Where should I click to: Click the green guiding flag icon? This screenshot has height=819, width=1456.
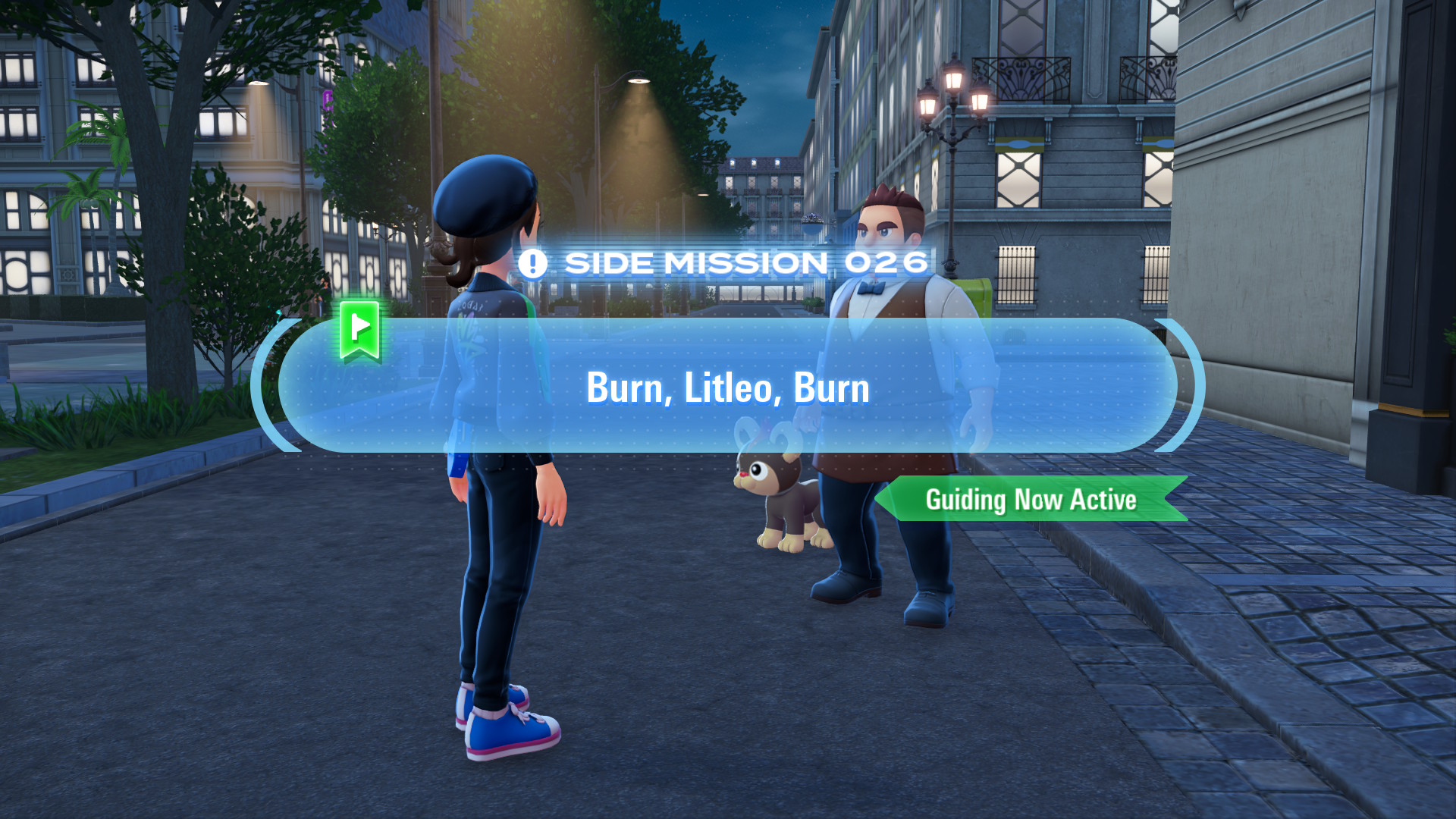point(359,329)
